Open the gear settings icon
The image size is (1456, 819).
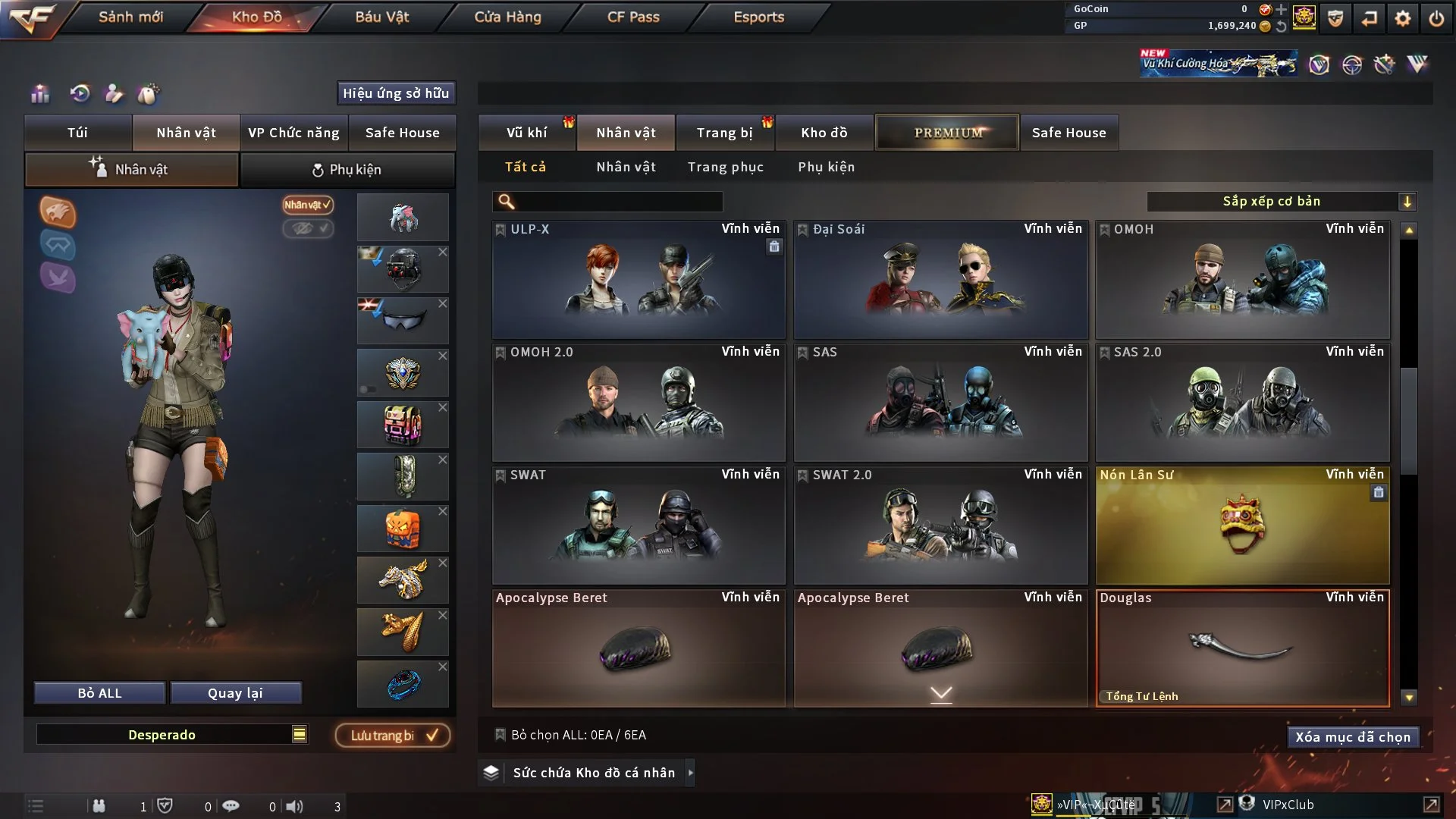[x=1402, y=18]
